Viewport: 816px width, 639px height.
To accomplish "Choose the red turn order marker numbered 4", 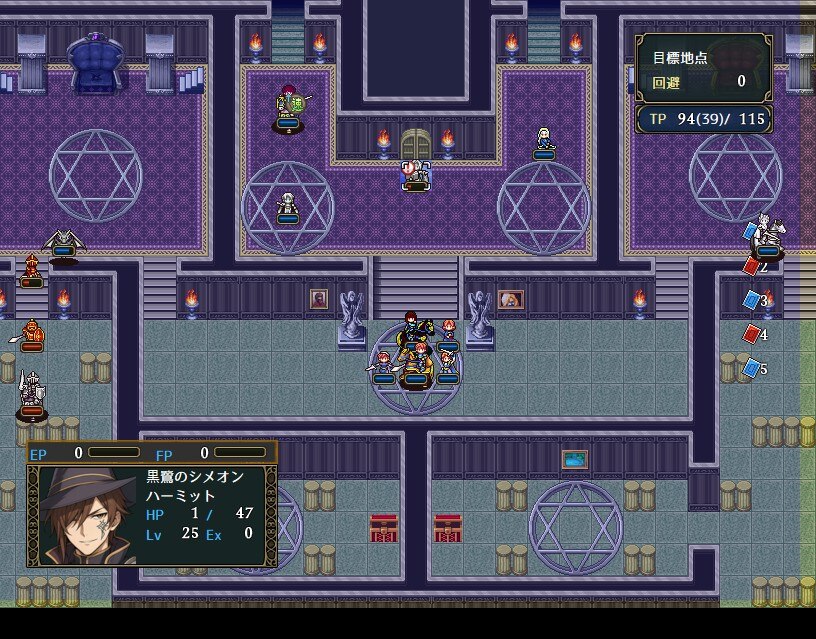I will (x=752, y=335).
